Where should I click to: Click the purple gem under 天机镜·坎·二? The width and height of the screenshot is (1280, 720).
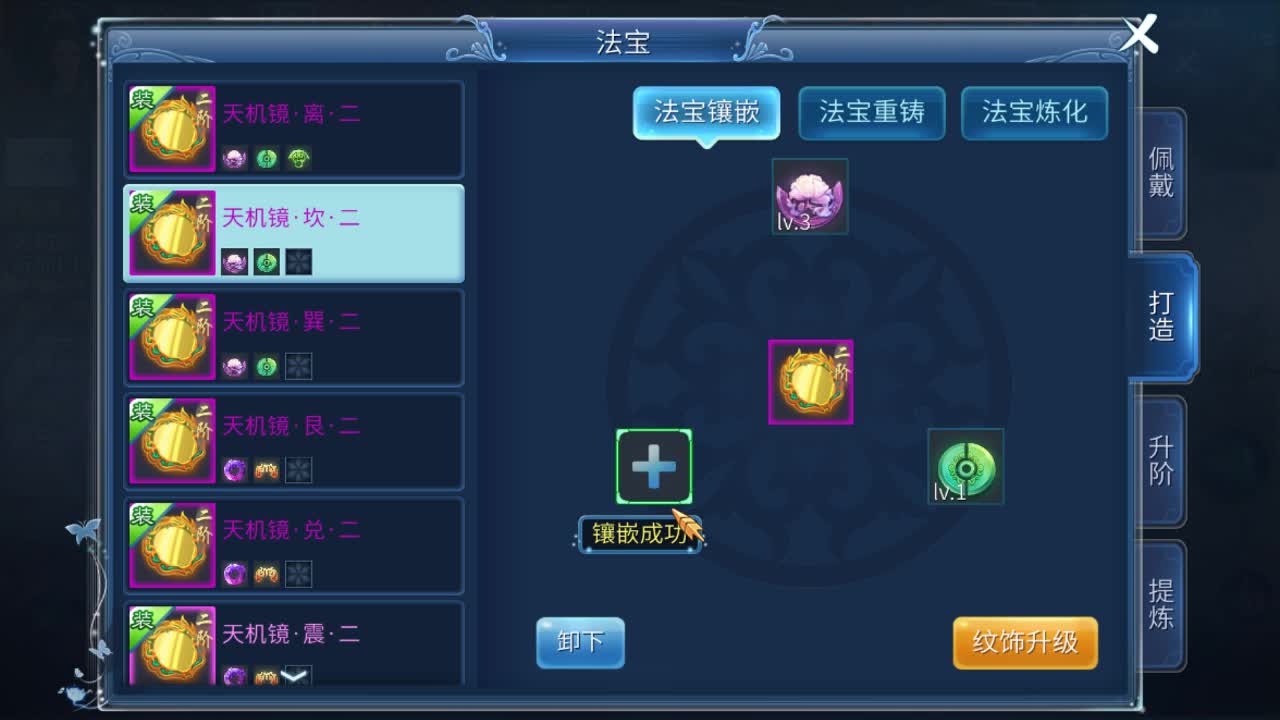235,262
